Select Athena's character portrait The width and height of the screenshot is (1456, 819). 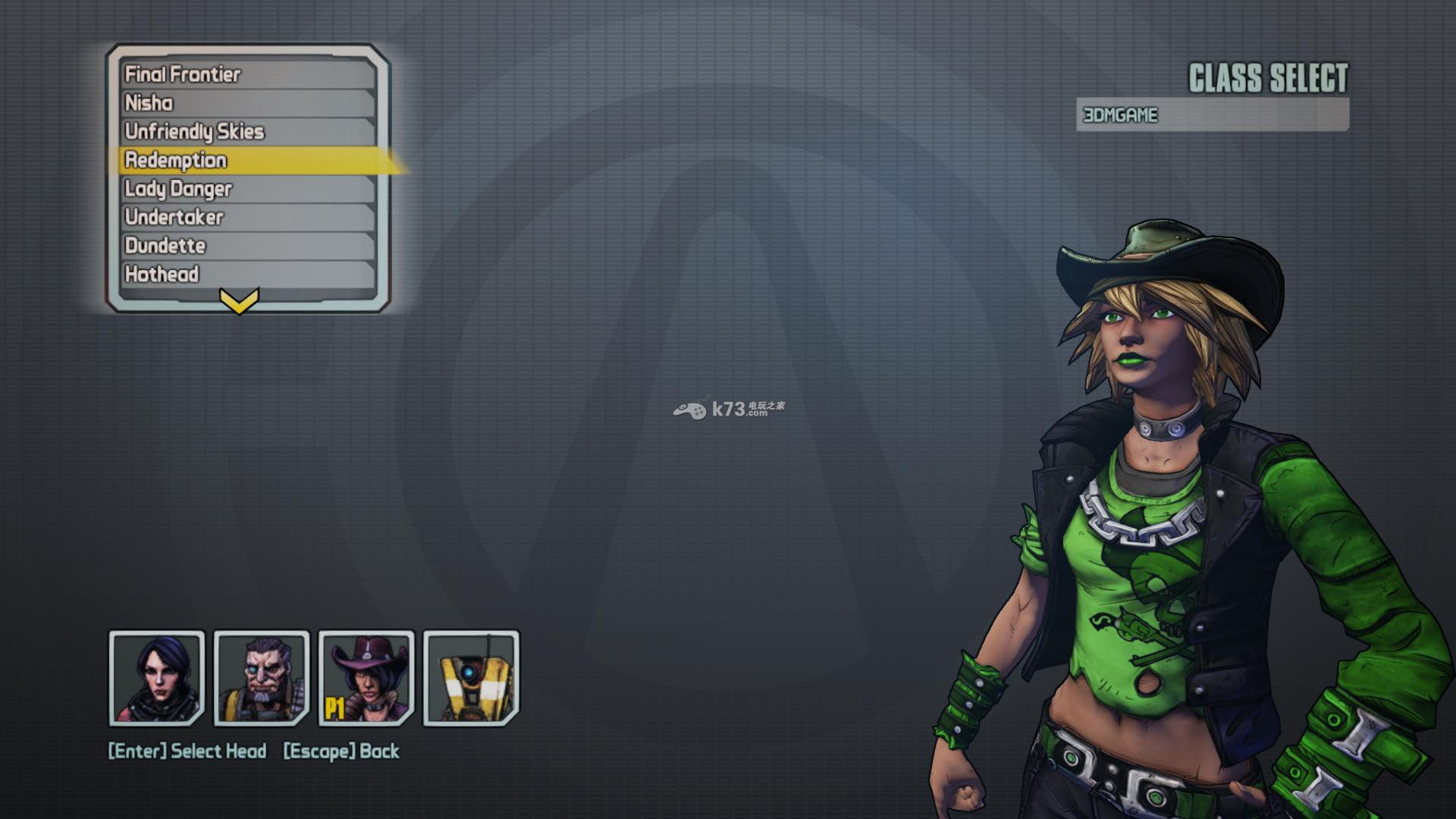(x=157, y=678)
